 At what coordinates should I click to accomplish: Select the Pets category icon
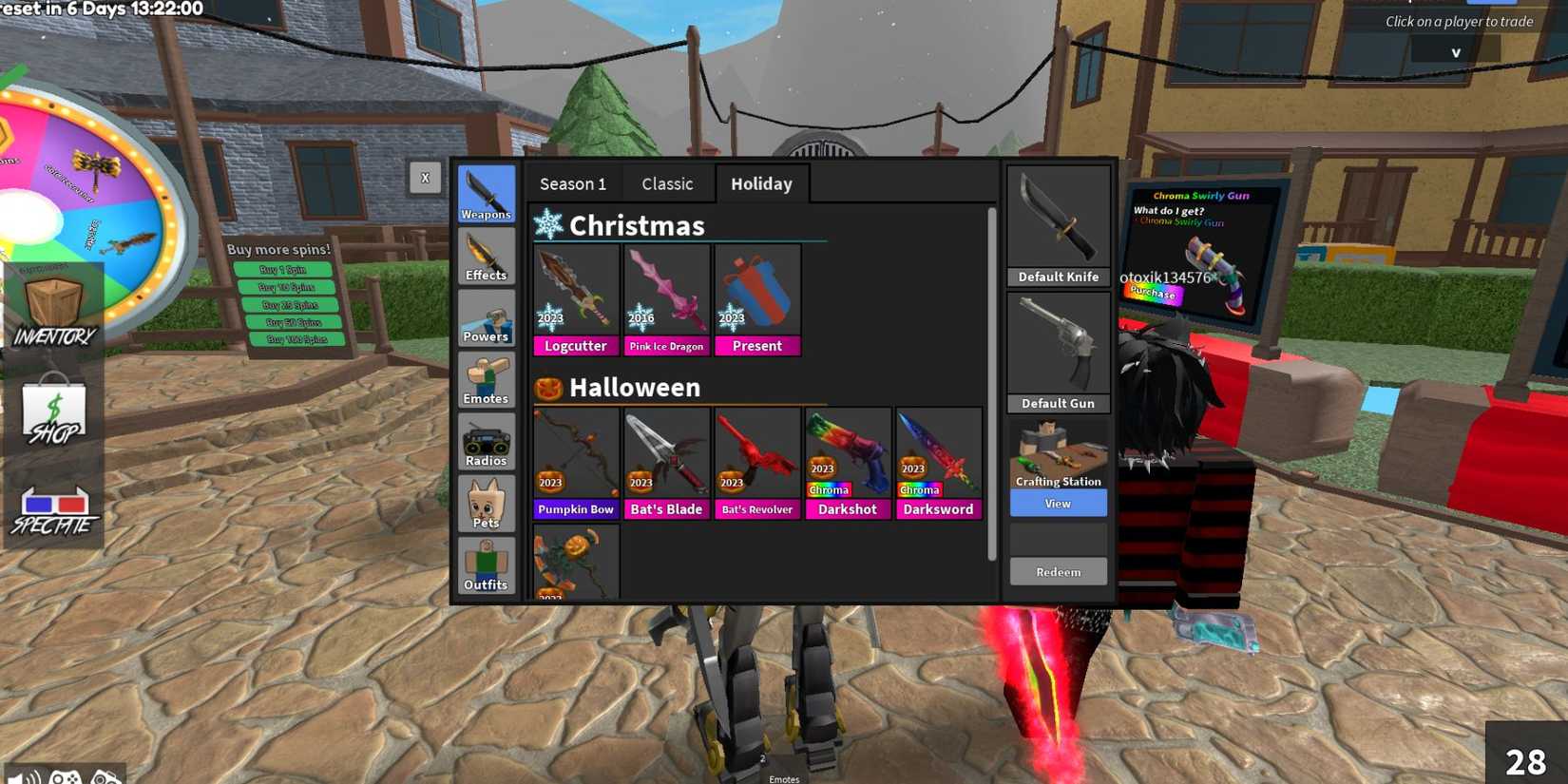click(x=486, y=502)
